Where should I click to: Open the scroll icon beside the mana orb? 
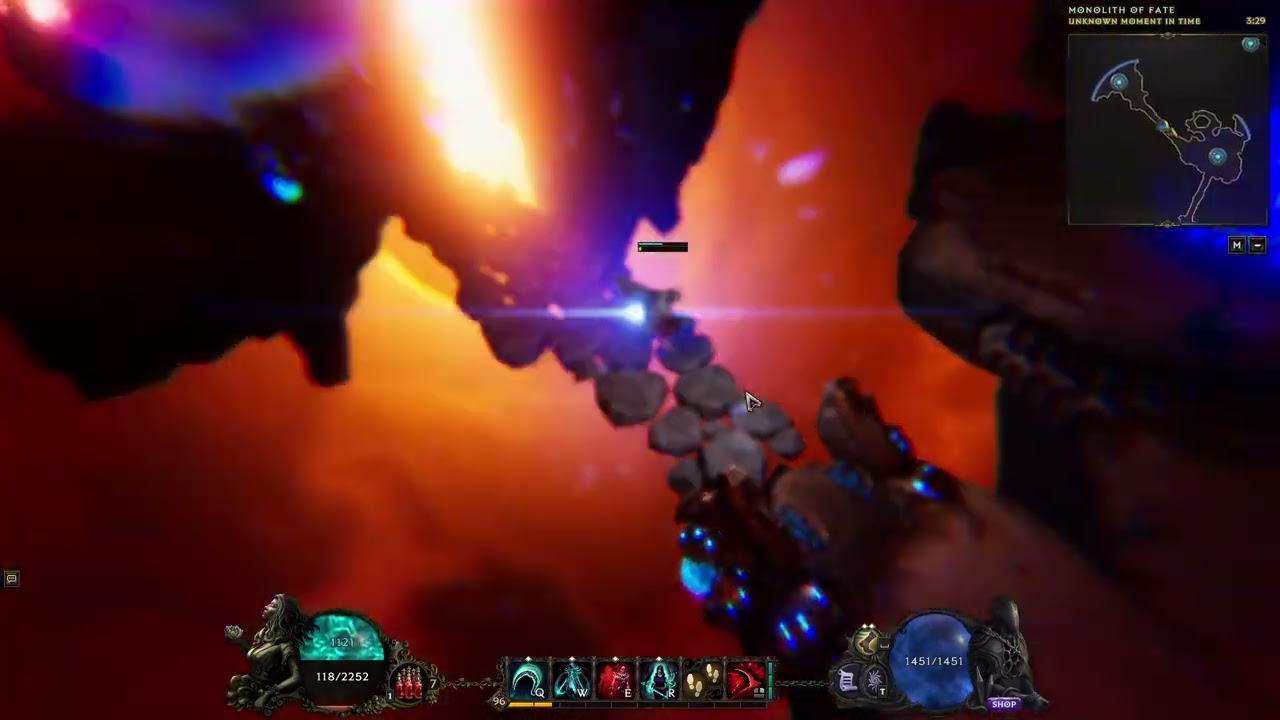tap(847, 681)
